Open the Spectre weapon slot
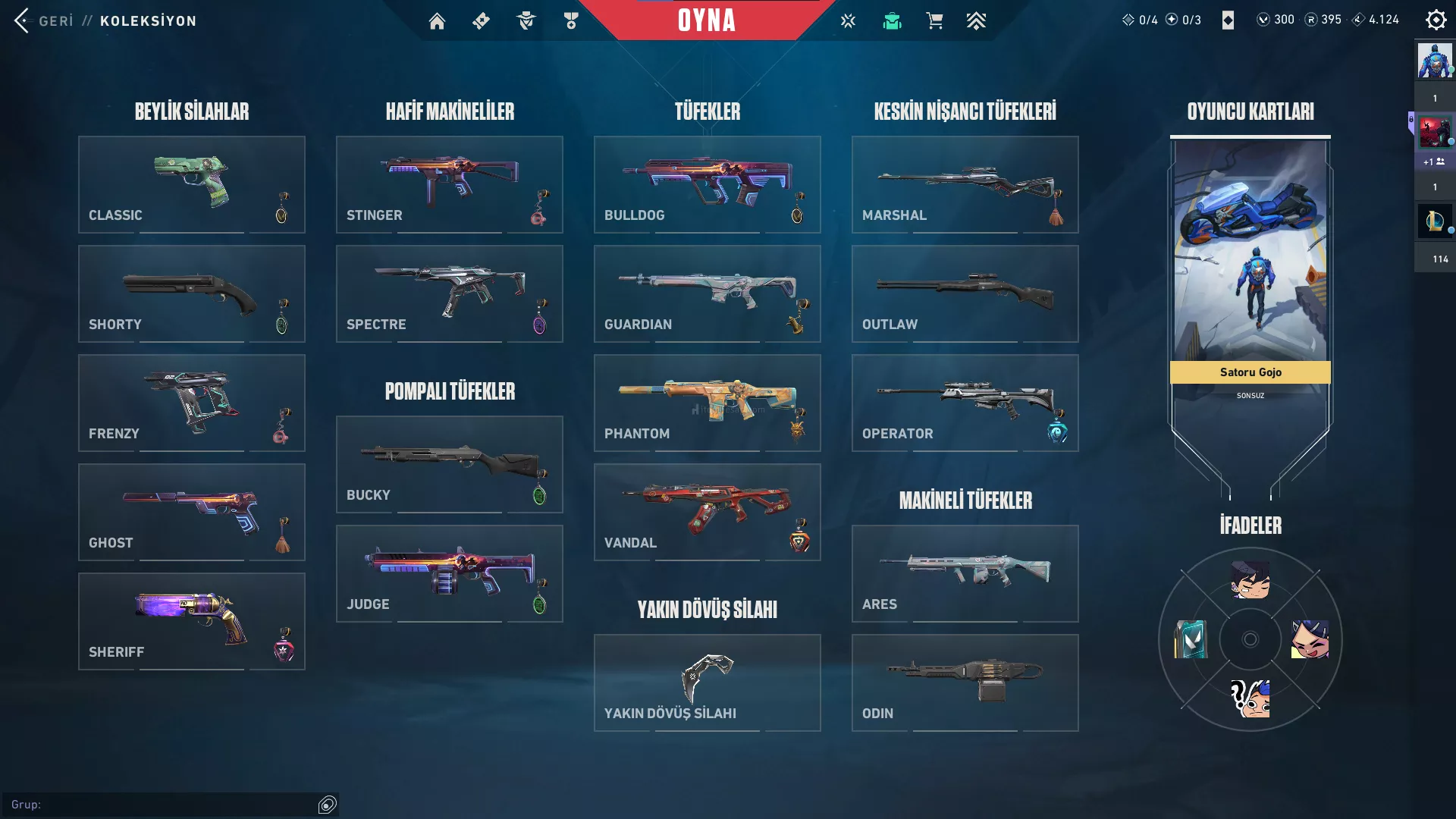 (449, 293)
